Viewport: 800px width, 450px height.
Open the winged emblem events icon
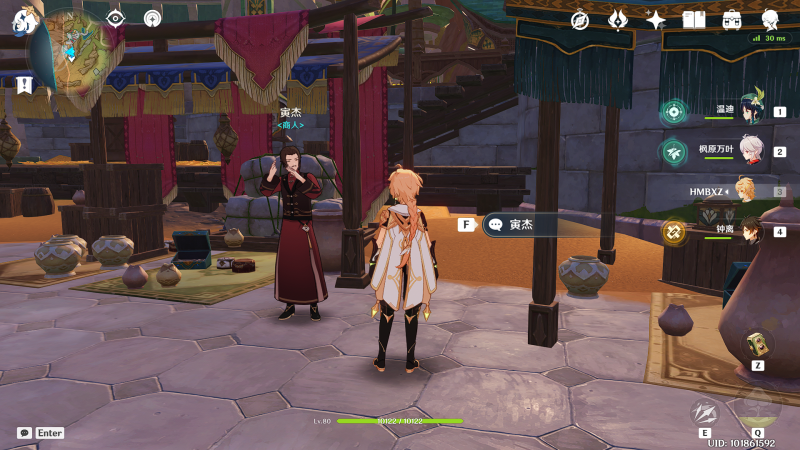point(618,20)
